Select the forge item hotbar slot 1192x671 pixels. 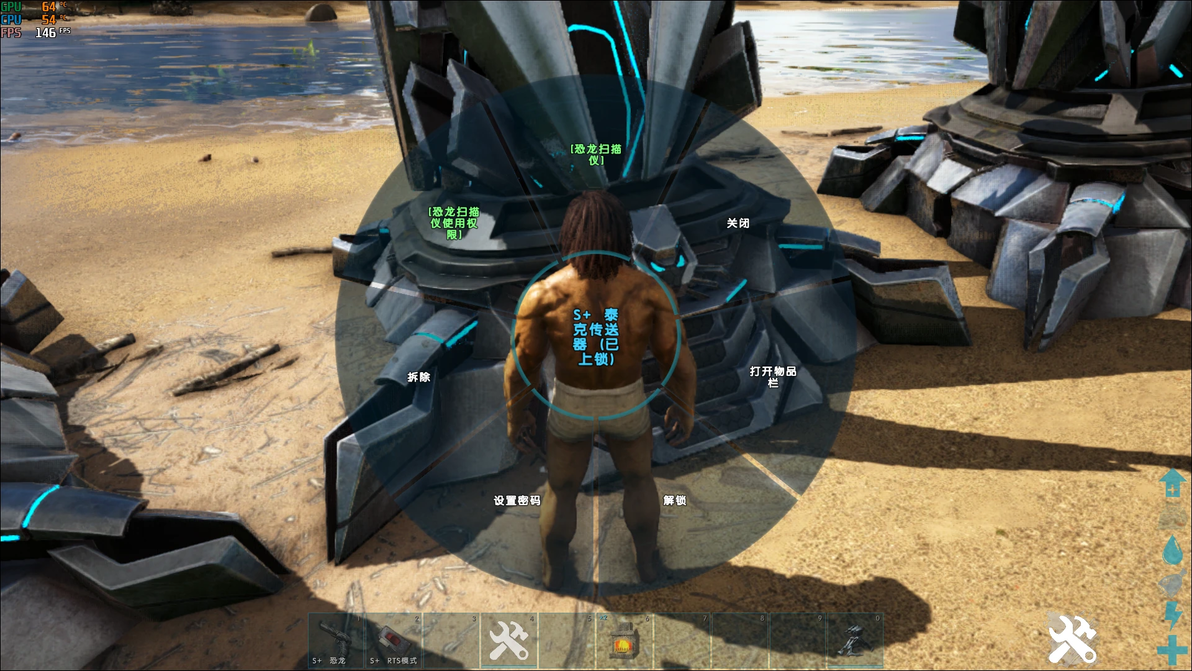624,640
